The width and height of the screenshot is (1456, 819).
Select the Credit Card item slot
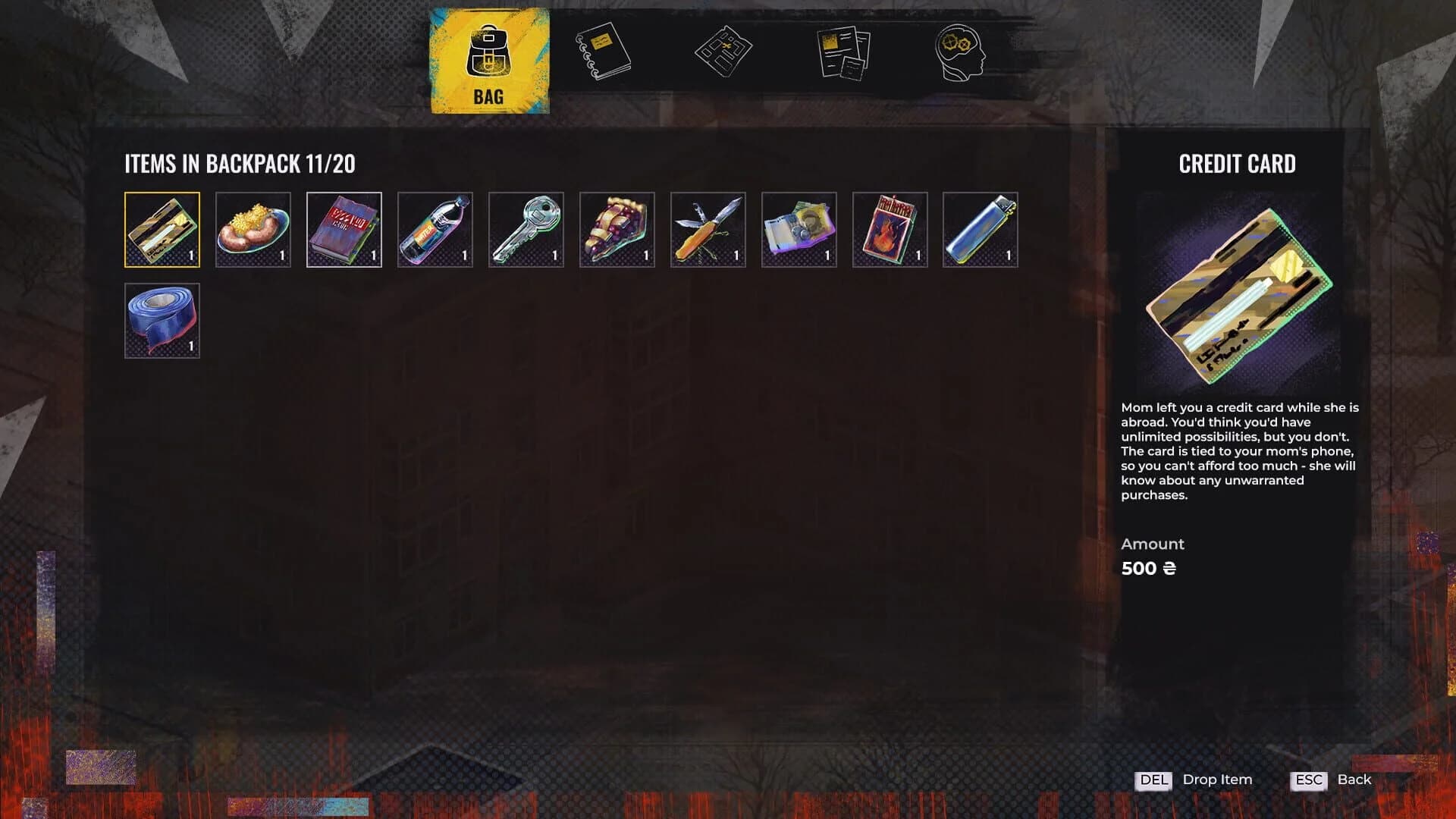[162, 230]
